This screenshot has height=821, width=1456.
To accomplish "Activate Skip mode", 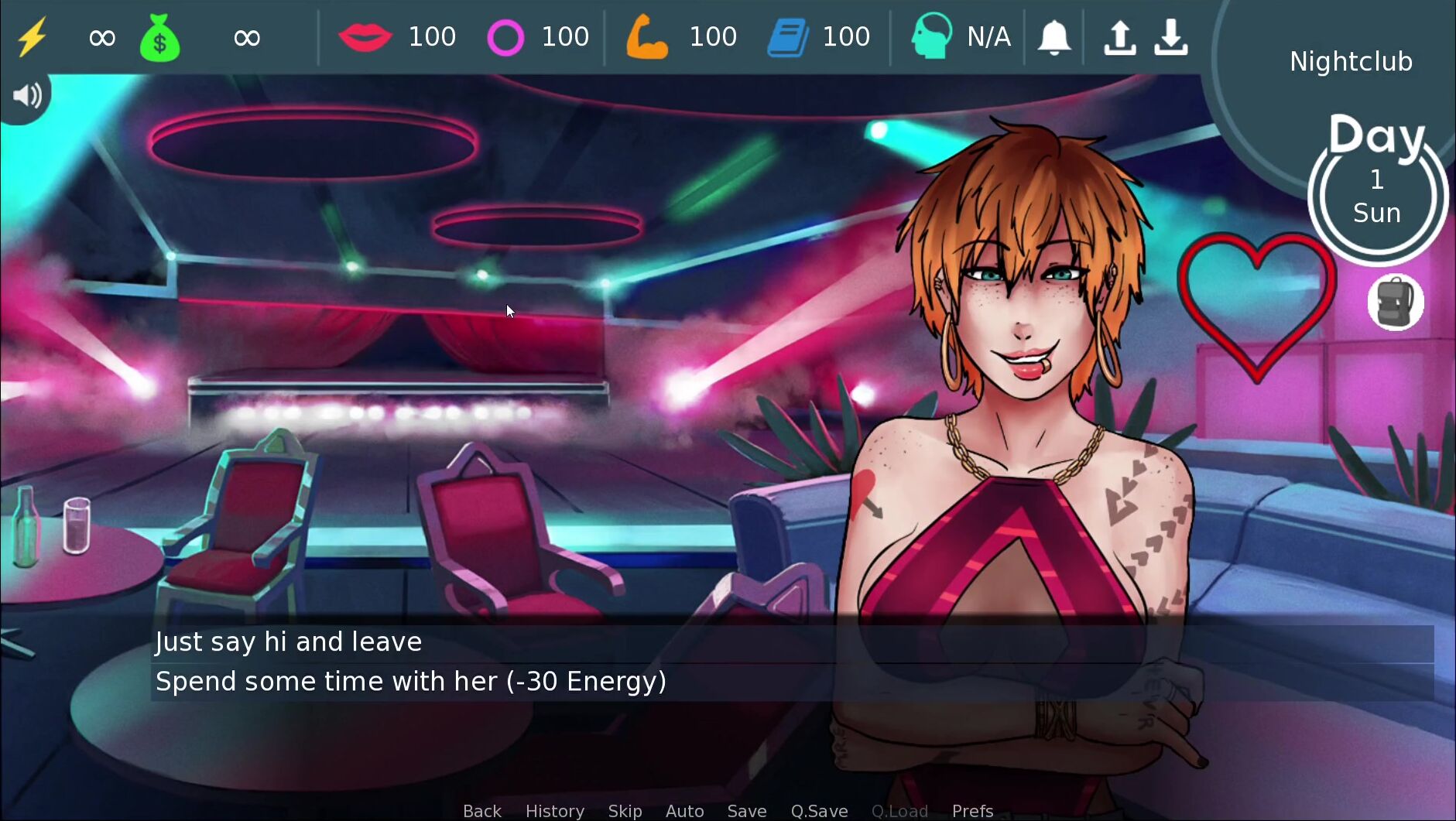I will coord(625,810).
